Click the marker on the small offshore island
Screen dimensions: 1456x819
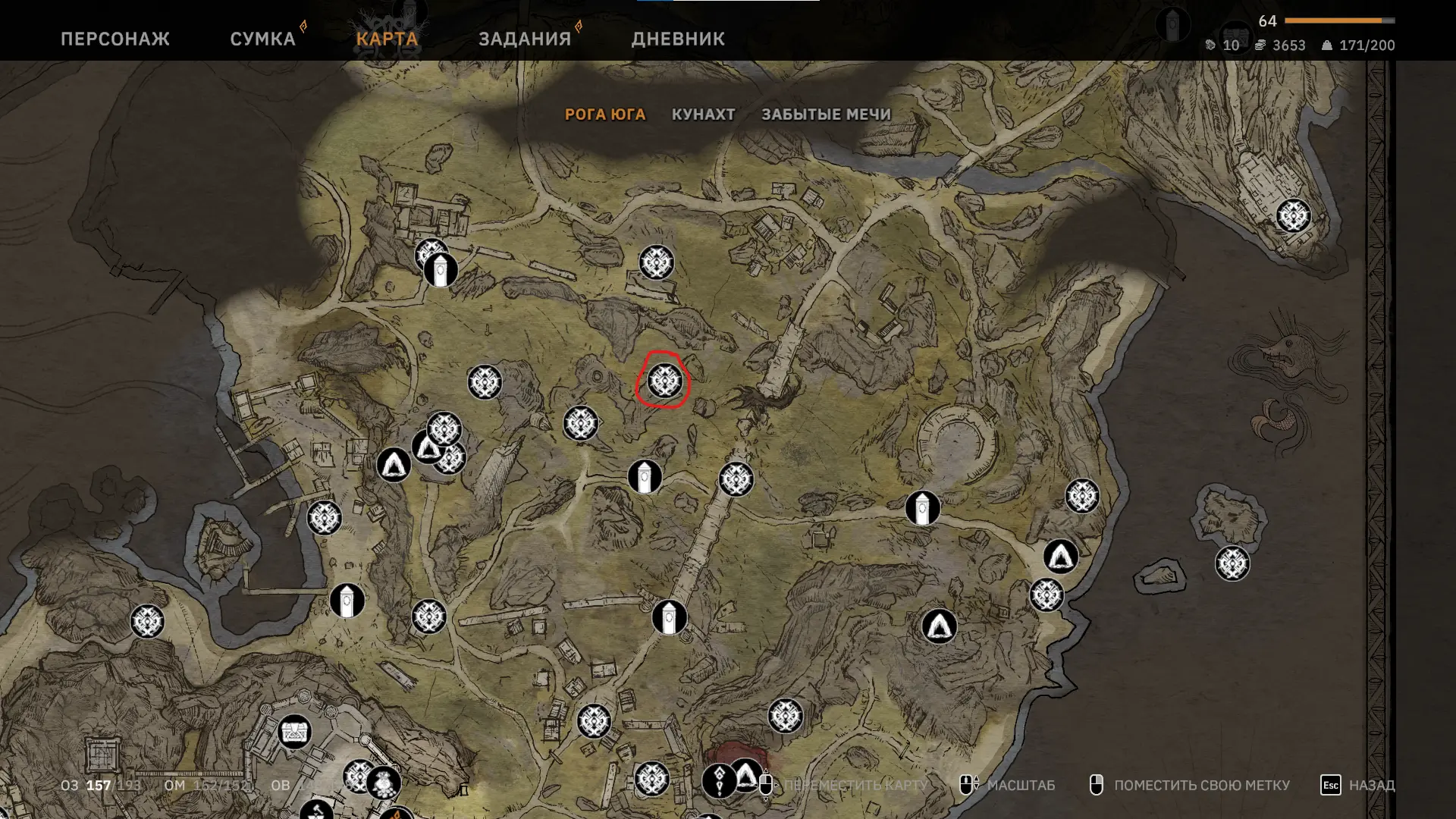coord(1232,563)
